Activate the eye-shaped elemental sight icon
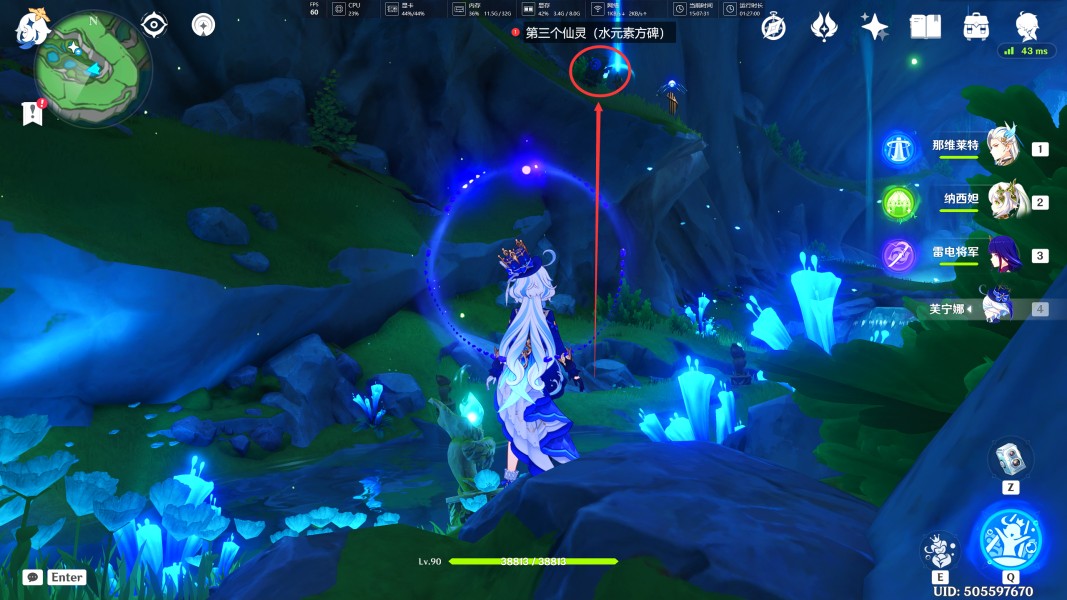 [154, 25]
